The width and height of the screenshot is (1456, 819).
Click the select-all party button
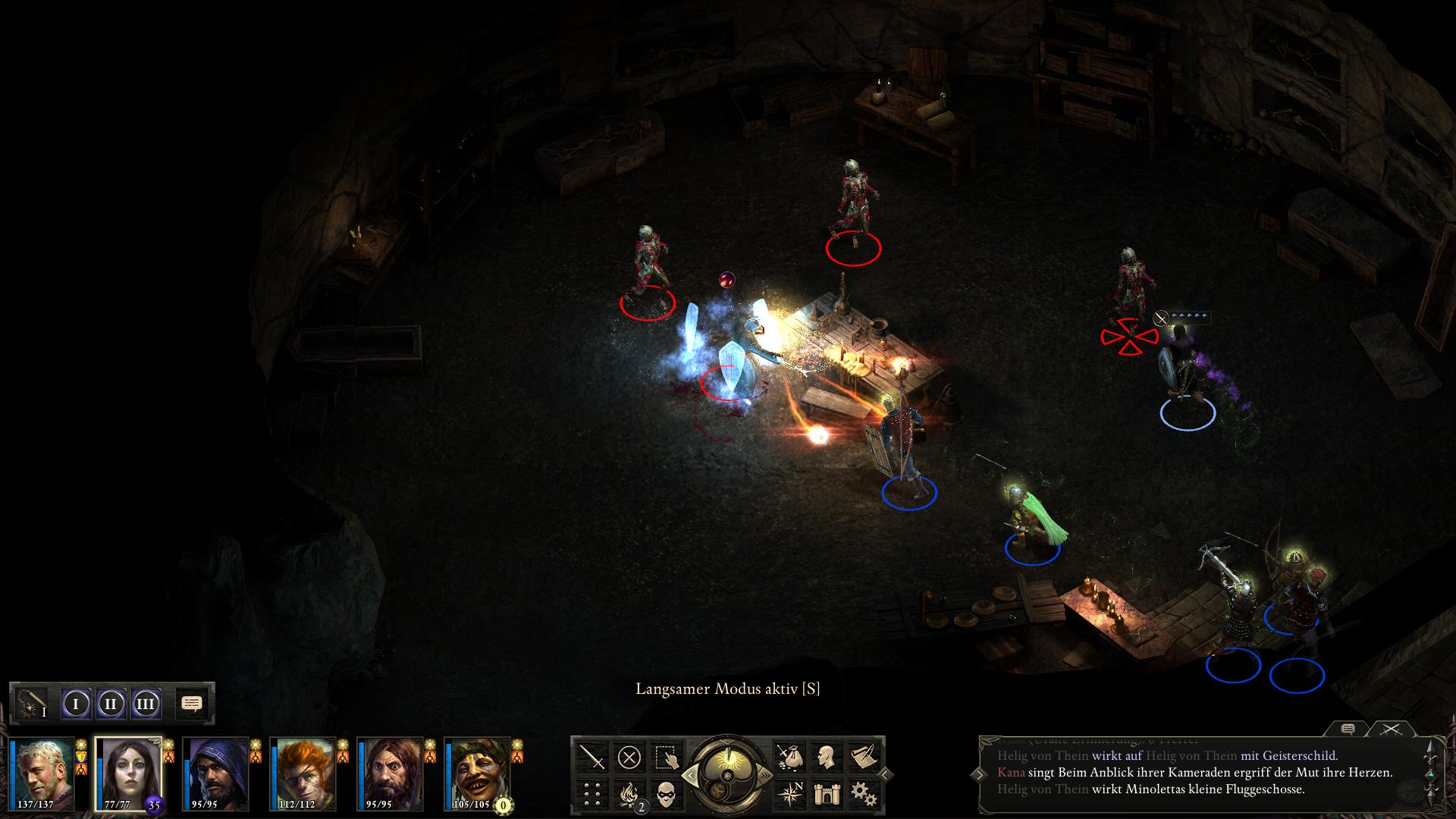pos(666,757)
